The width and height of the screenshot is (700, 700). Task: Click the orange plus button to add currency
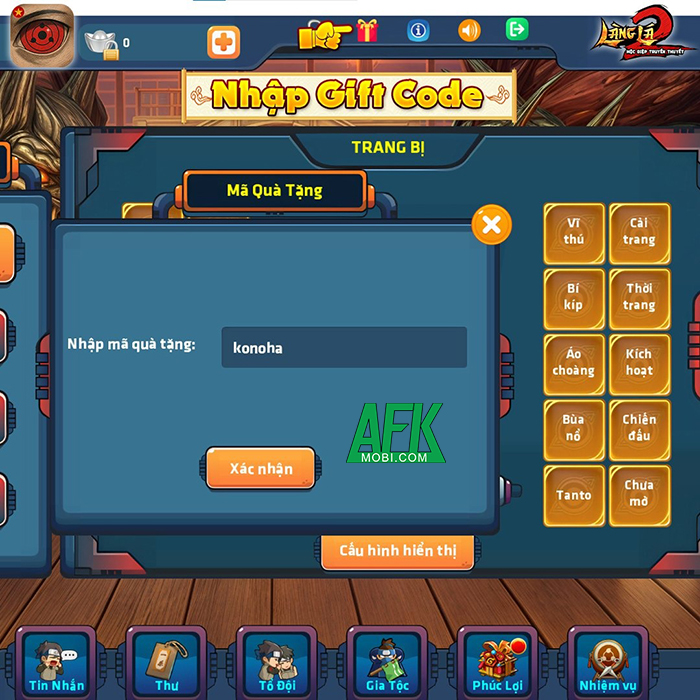click(x=223, y=43)
